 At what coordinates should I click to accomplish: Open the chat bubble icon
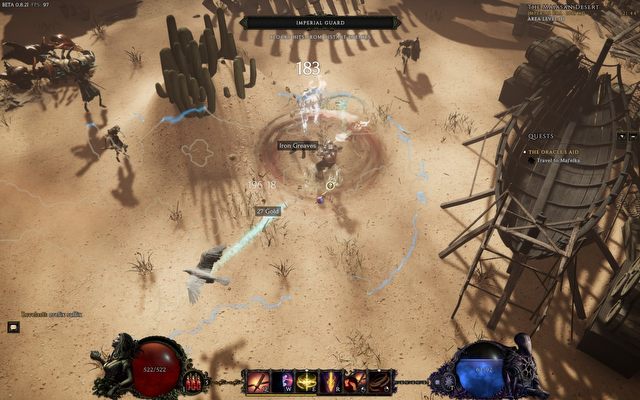pos(14,327)
